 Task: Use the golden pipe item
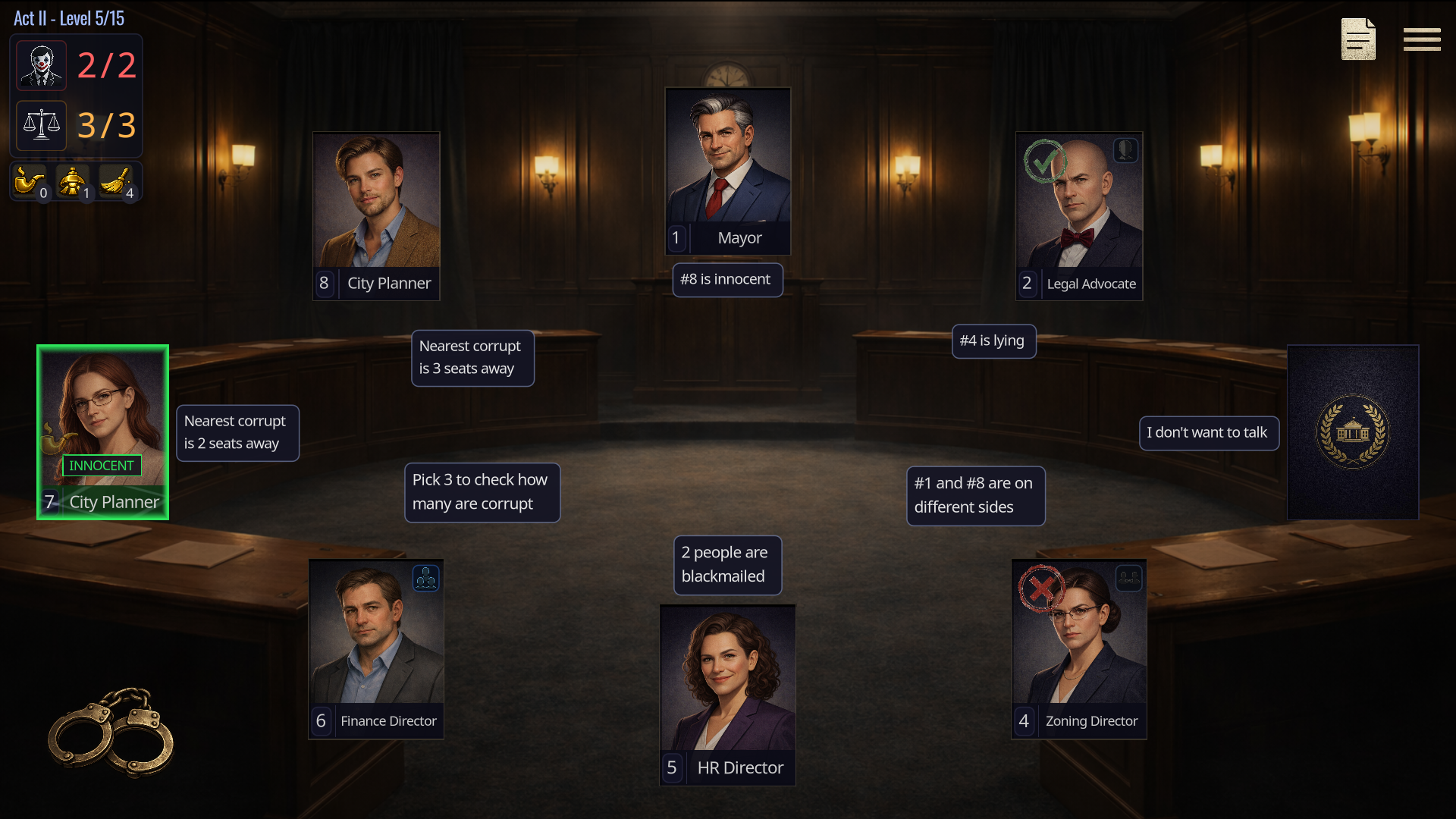click(29, 182)
